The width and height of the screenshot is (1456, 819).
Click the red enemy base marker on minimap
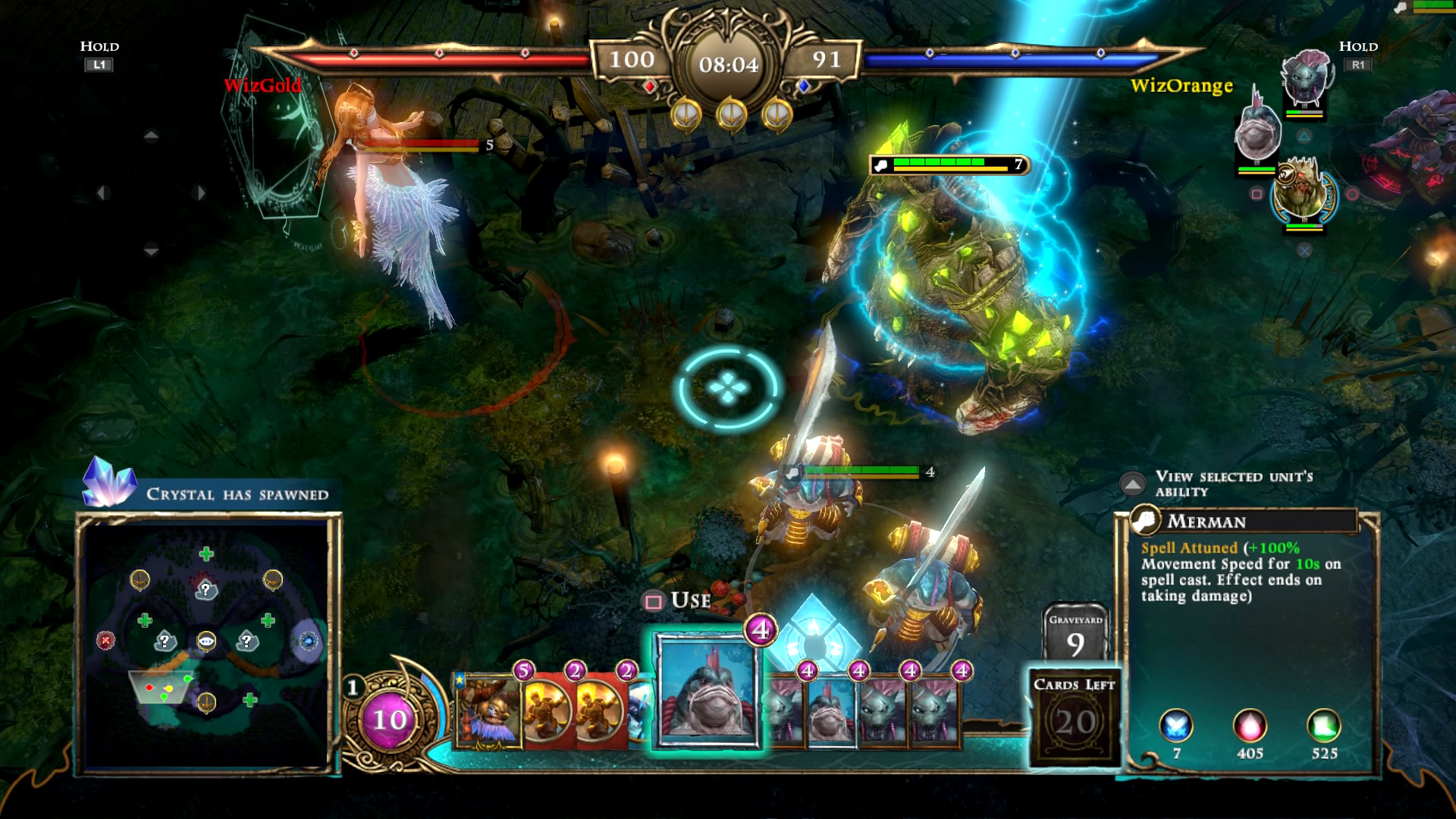[105, 641]
